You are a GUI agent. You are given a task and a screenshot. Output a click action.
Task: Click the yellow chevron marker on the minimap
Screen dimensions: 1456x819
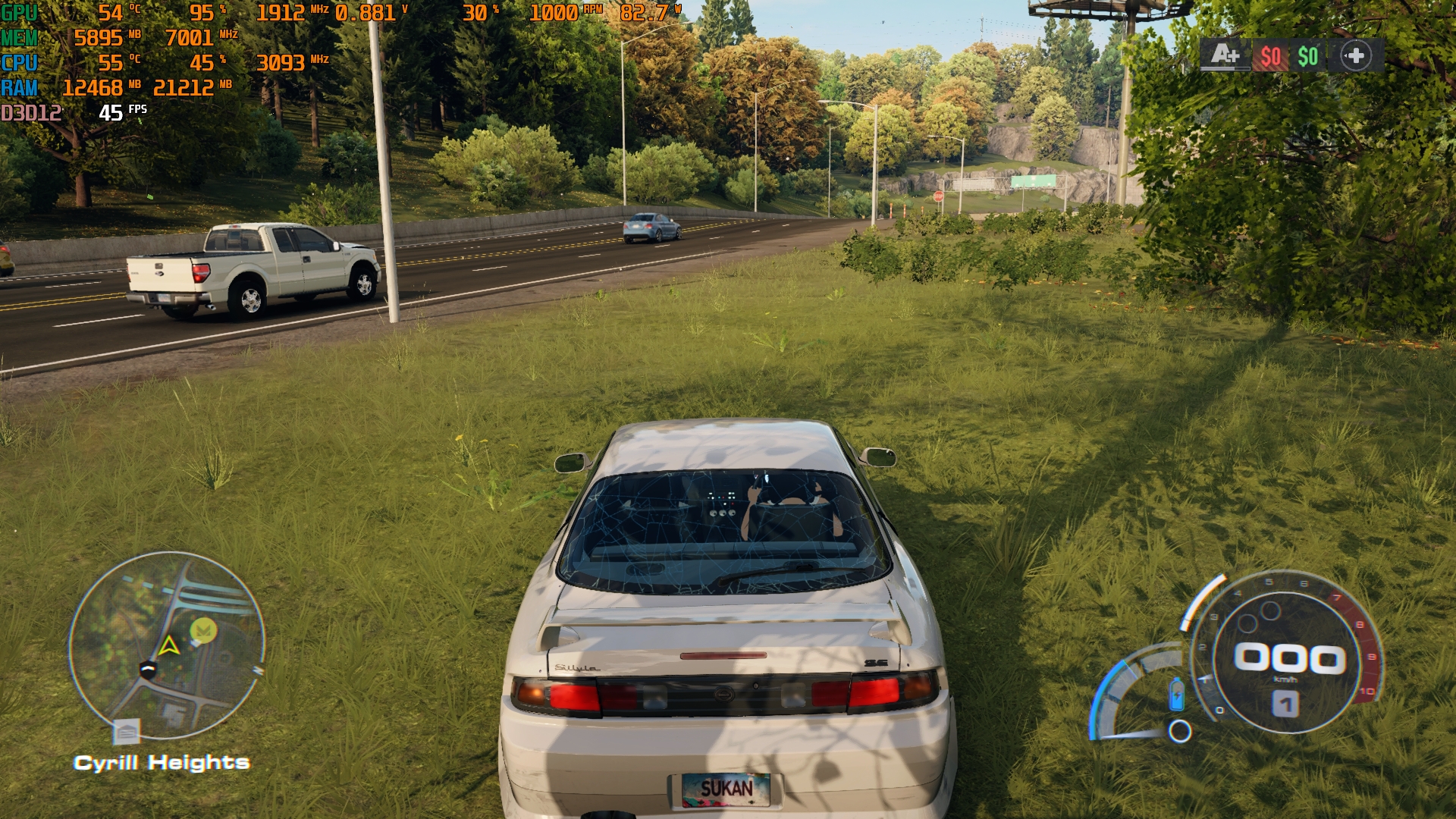(x=203, y=629)
